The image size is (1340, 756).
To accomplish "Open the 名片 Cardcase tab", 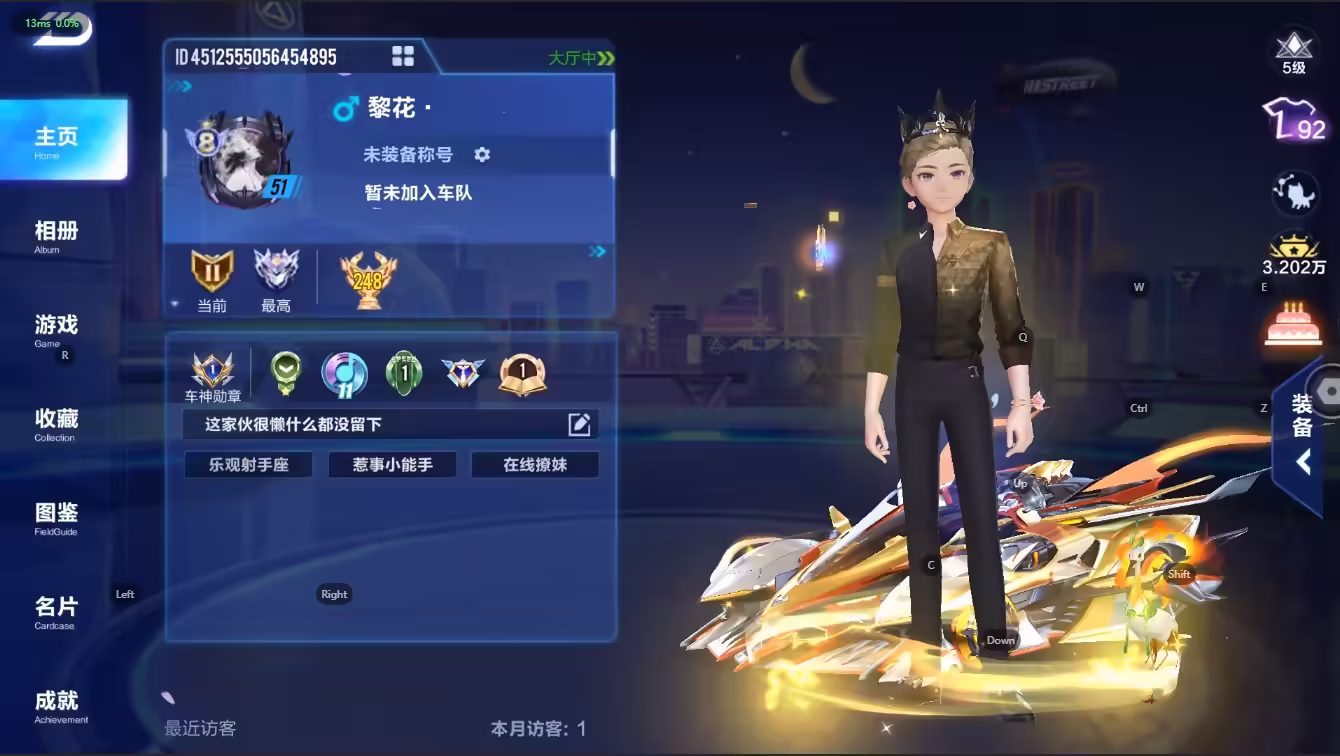I will click(x=57, y=611).
